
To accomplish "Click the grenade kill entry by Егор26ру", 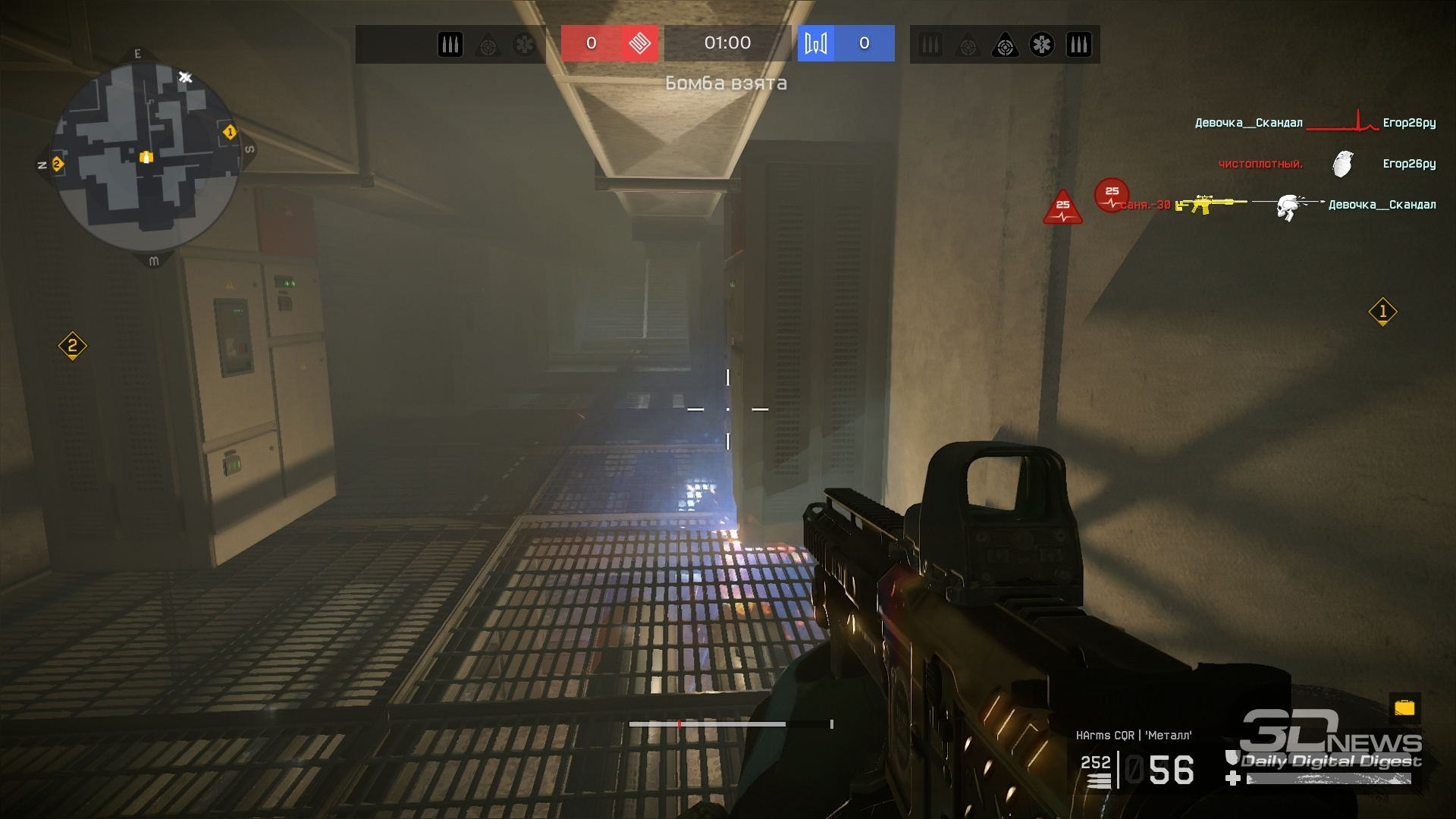I will [x=1341, y=164].
